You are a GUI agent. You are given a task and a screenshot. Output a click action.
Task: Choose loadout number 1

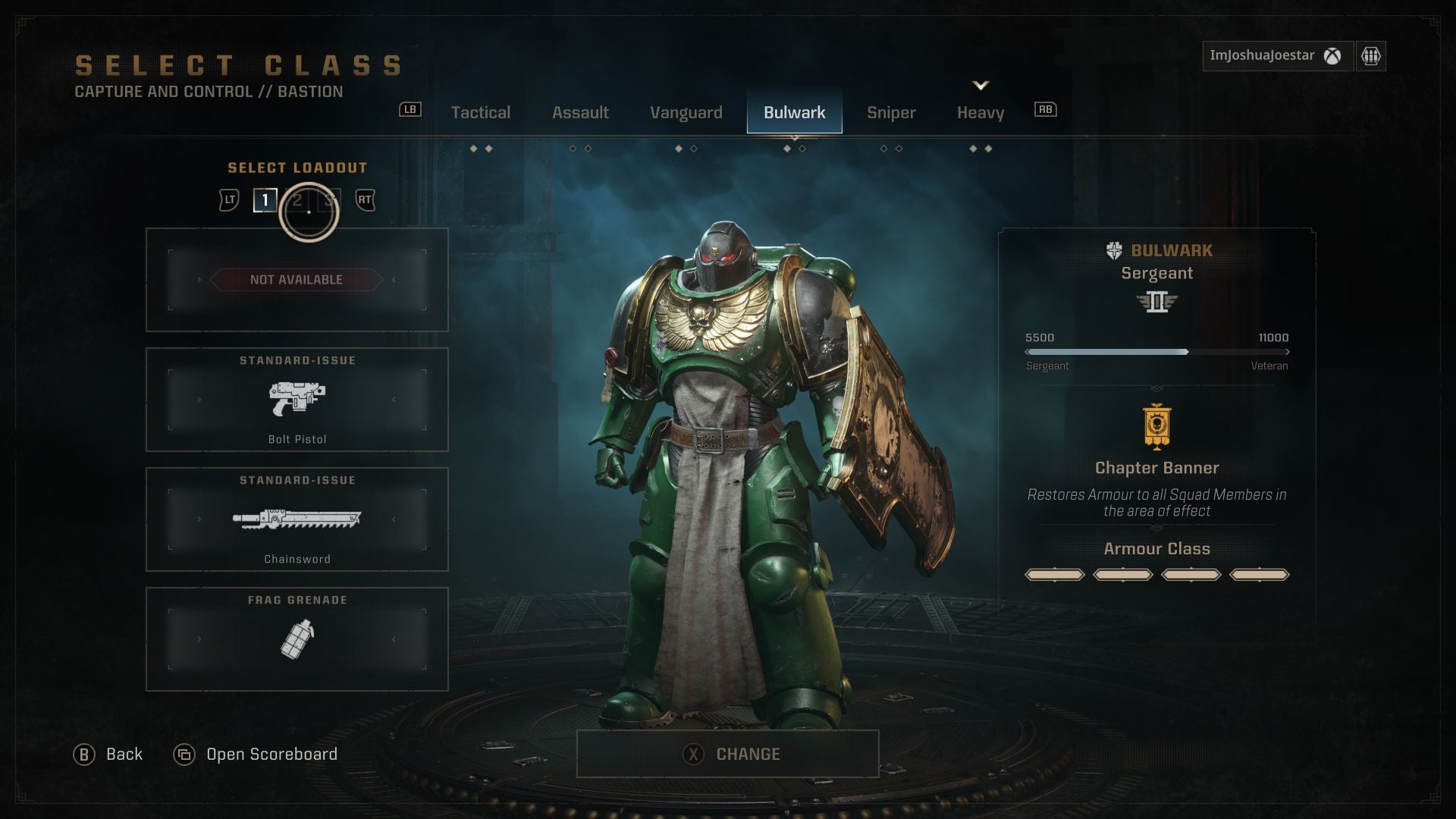265,200
